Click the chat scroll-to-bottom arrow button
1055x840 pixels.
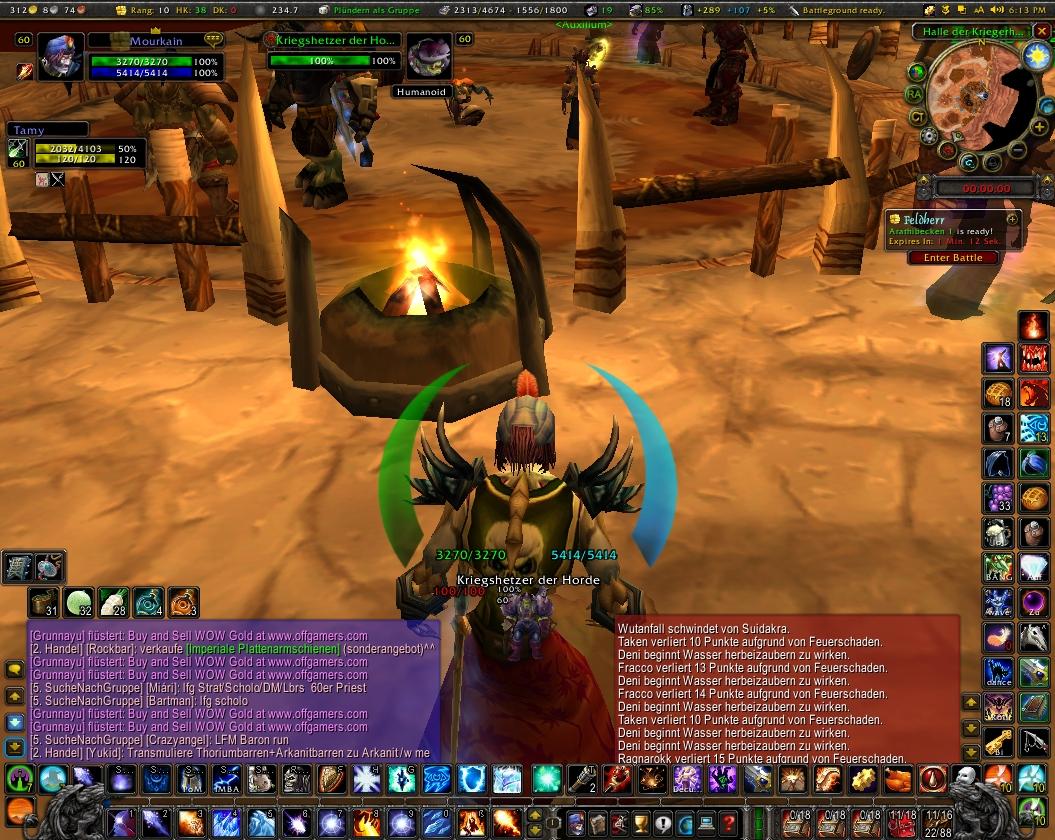click(x=15, y=747)
